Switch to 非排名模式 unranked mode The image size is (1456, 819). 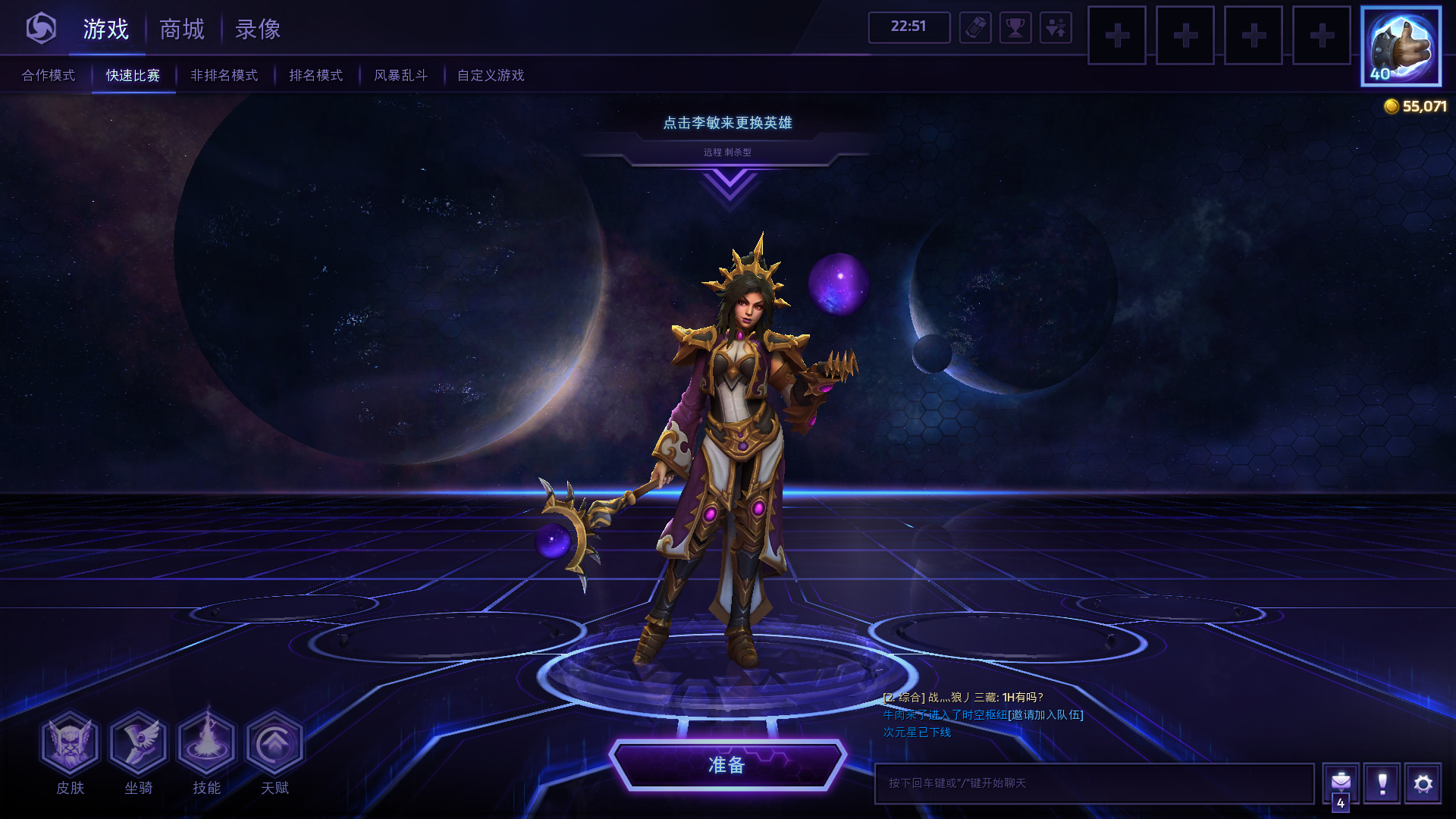224,75
